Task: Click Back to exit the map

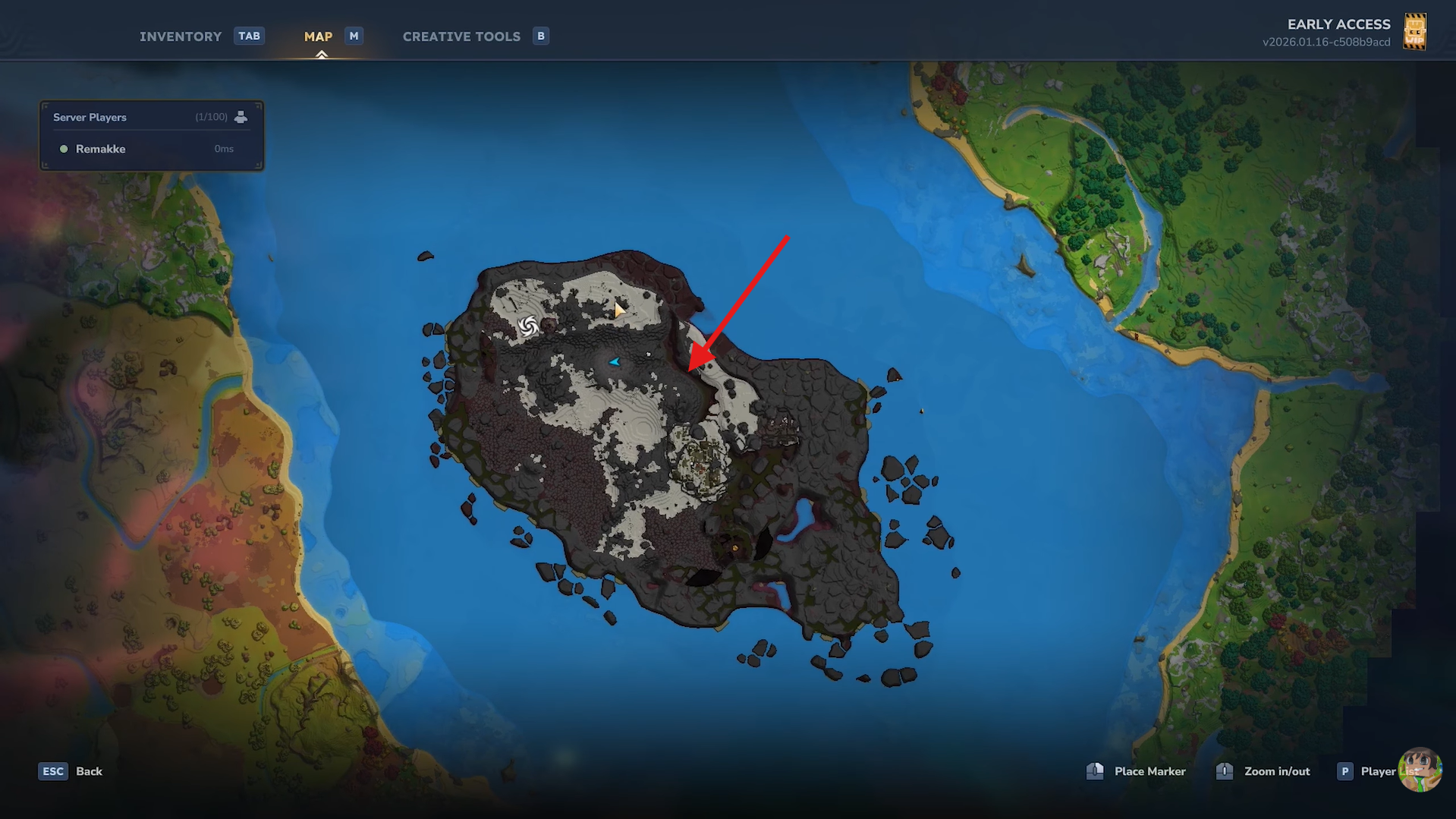Action: (90, 770)
